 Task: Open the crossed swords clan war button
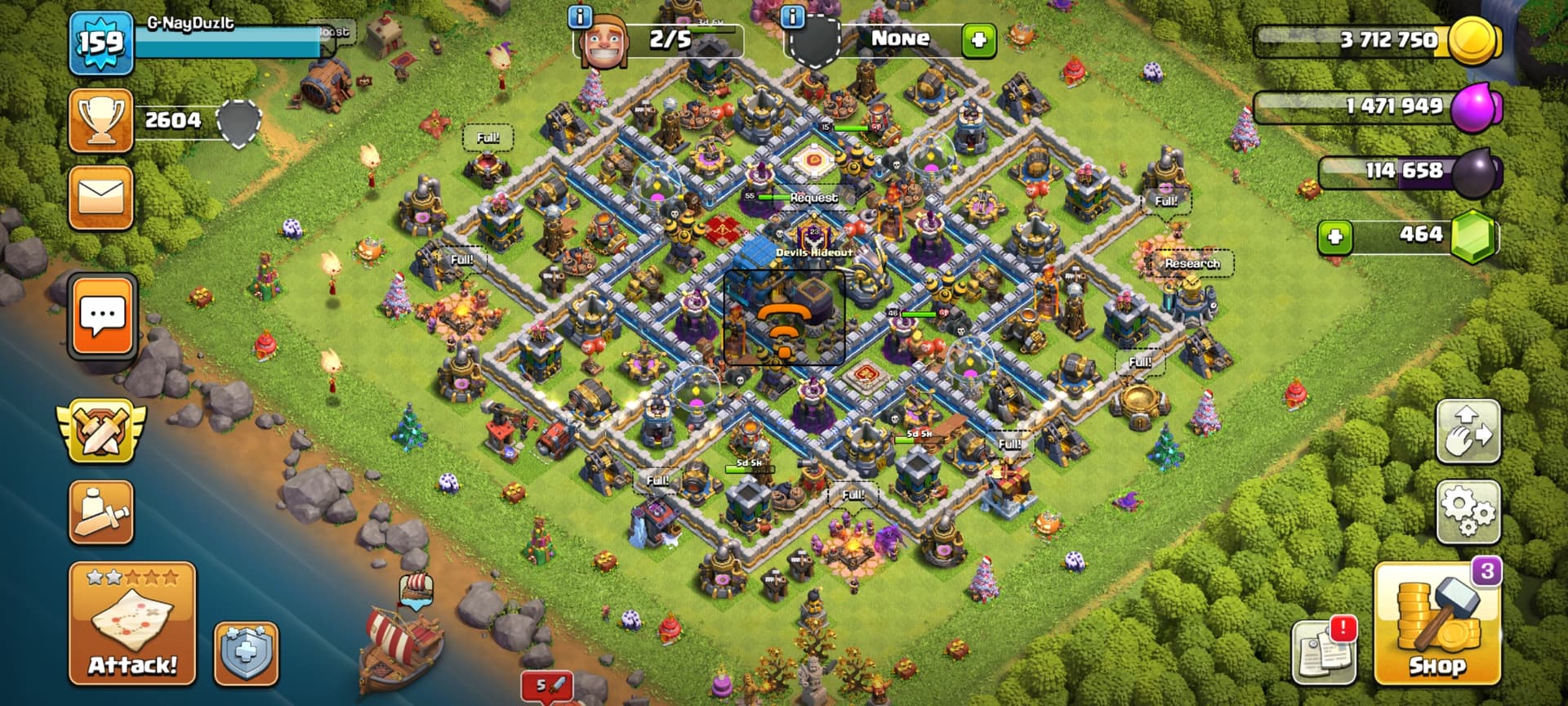101,431
